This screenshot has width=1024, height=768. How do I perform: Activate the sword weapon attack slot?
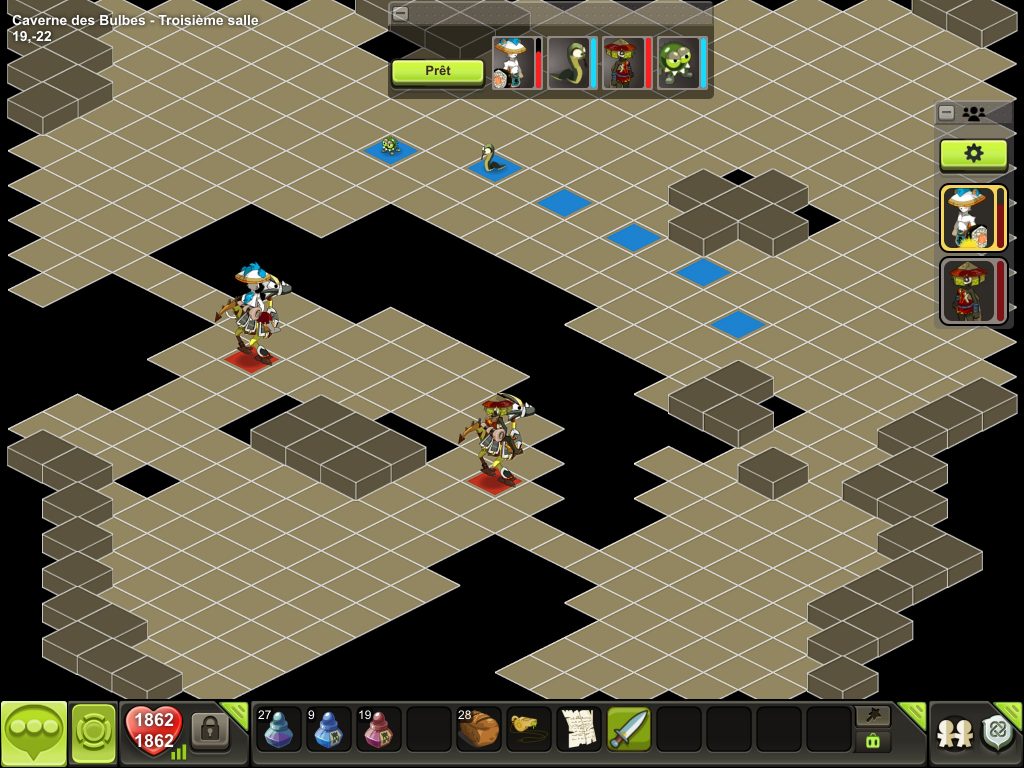629,730
